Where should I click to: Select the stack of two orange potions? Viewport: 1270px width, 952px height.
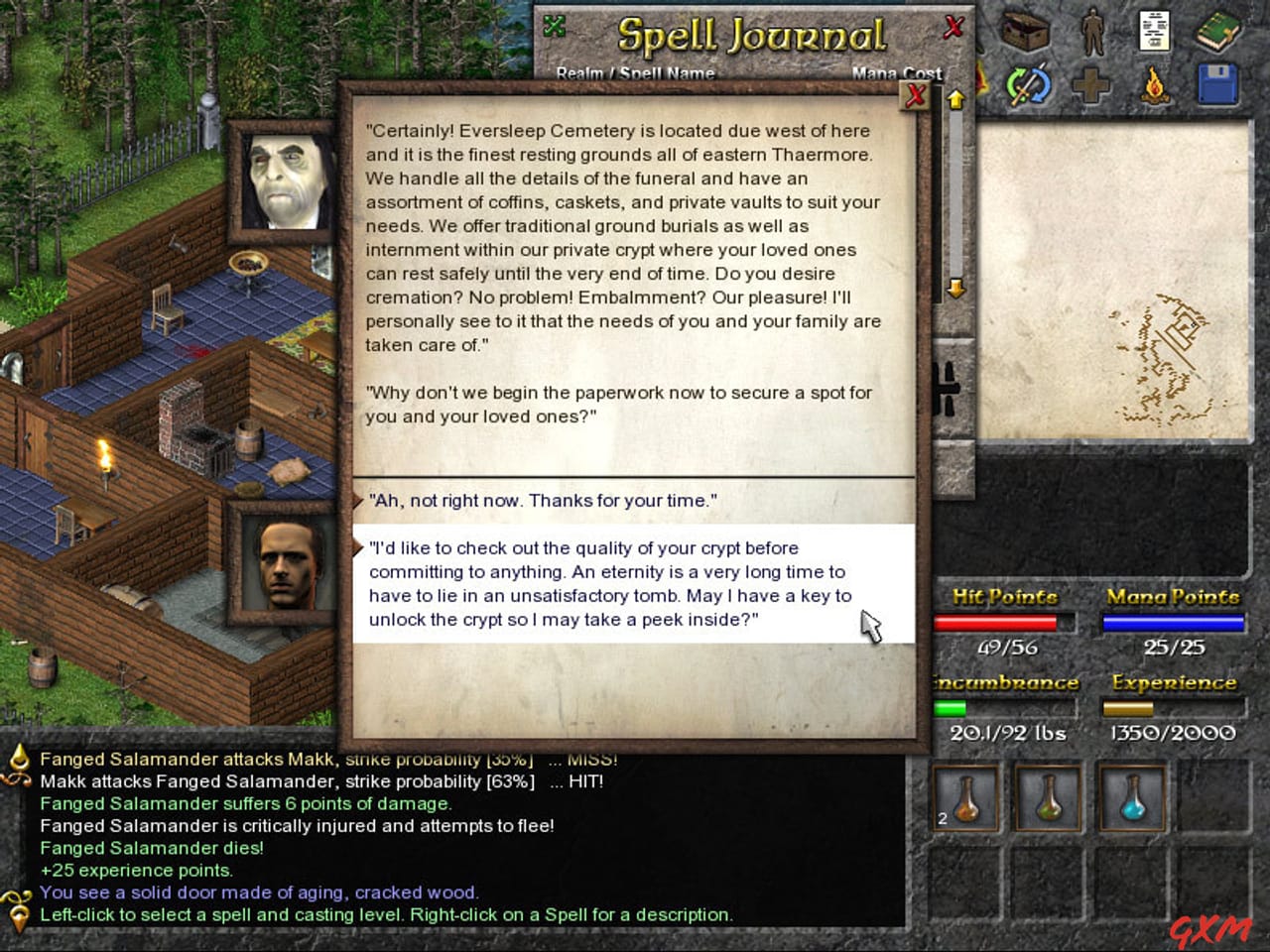(x=966, y=798)
